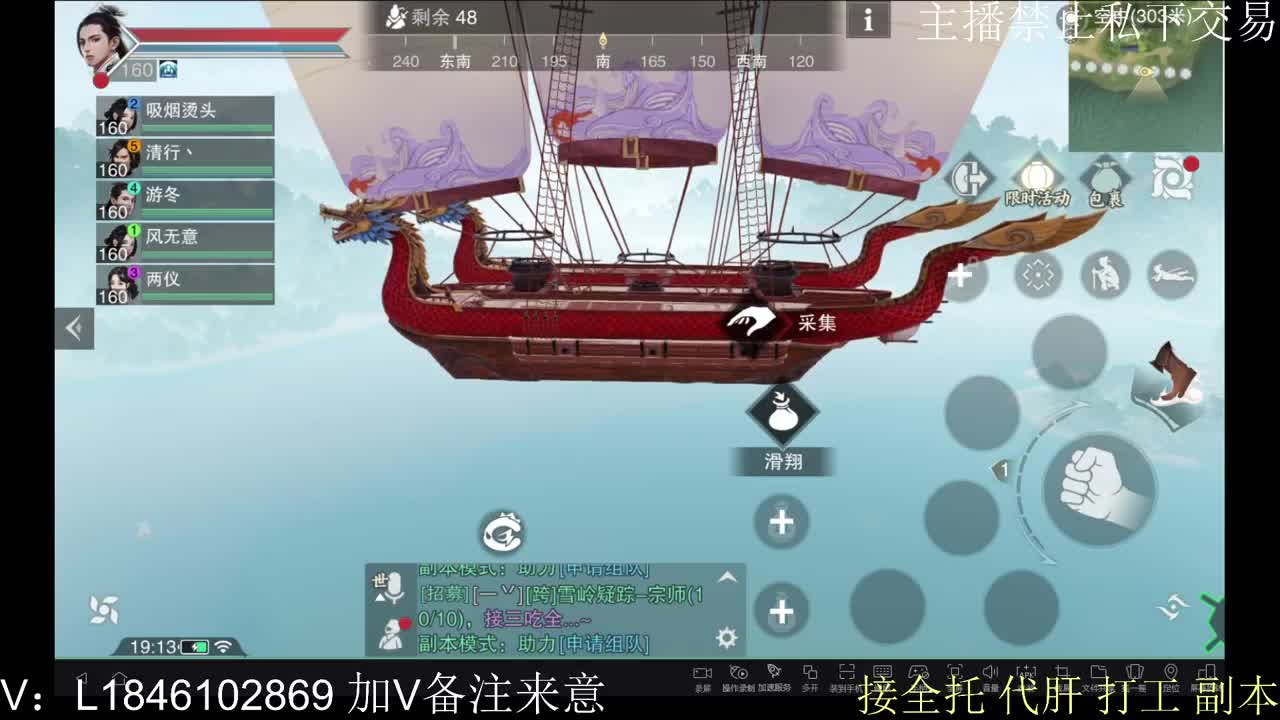The height and width of the screenshot is (720, 1280).
Task: Expand the chat window with up chevron
Action: coord(726,576)
